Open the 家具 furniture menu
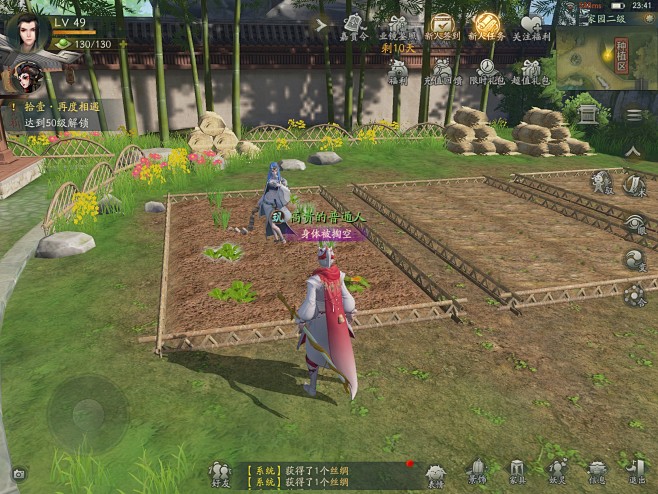The height and width of the screenshot is (494, 658). [517, 472]
